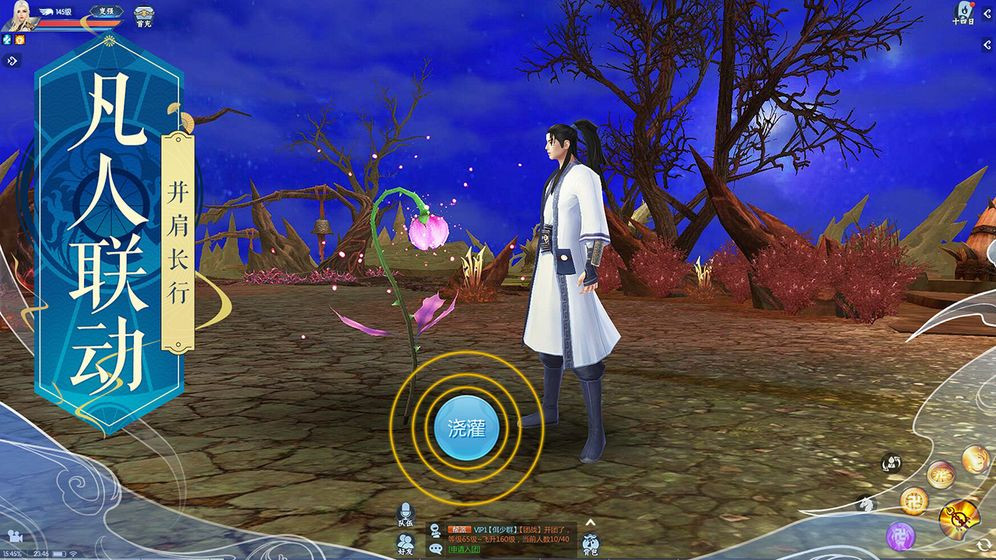Screen dimensions: 996x560
Task: Open the 好友 friends list
Action: [406, 543]
